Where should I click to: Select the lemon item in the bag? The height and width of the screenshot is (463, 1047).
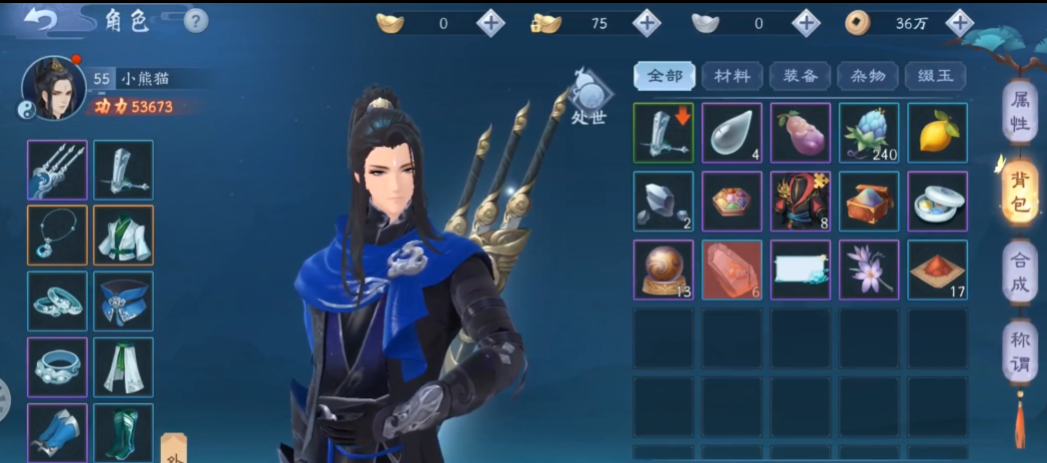coord(937,132)
